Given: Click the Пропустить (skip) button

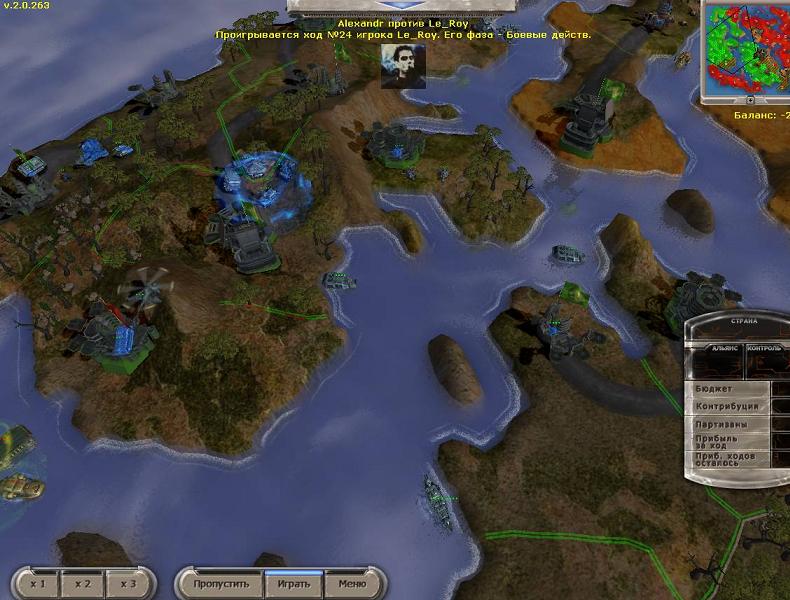Looking at the screenshot, I should point(220,583).
